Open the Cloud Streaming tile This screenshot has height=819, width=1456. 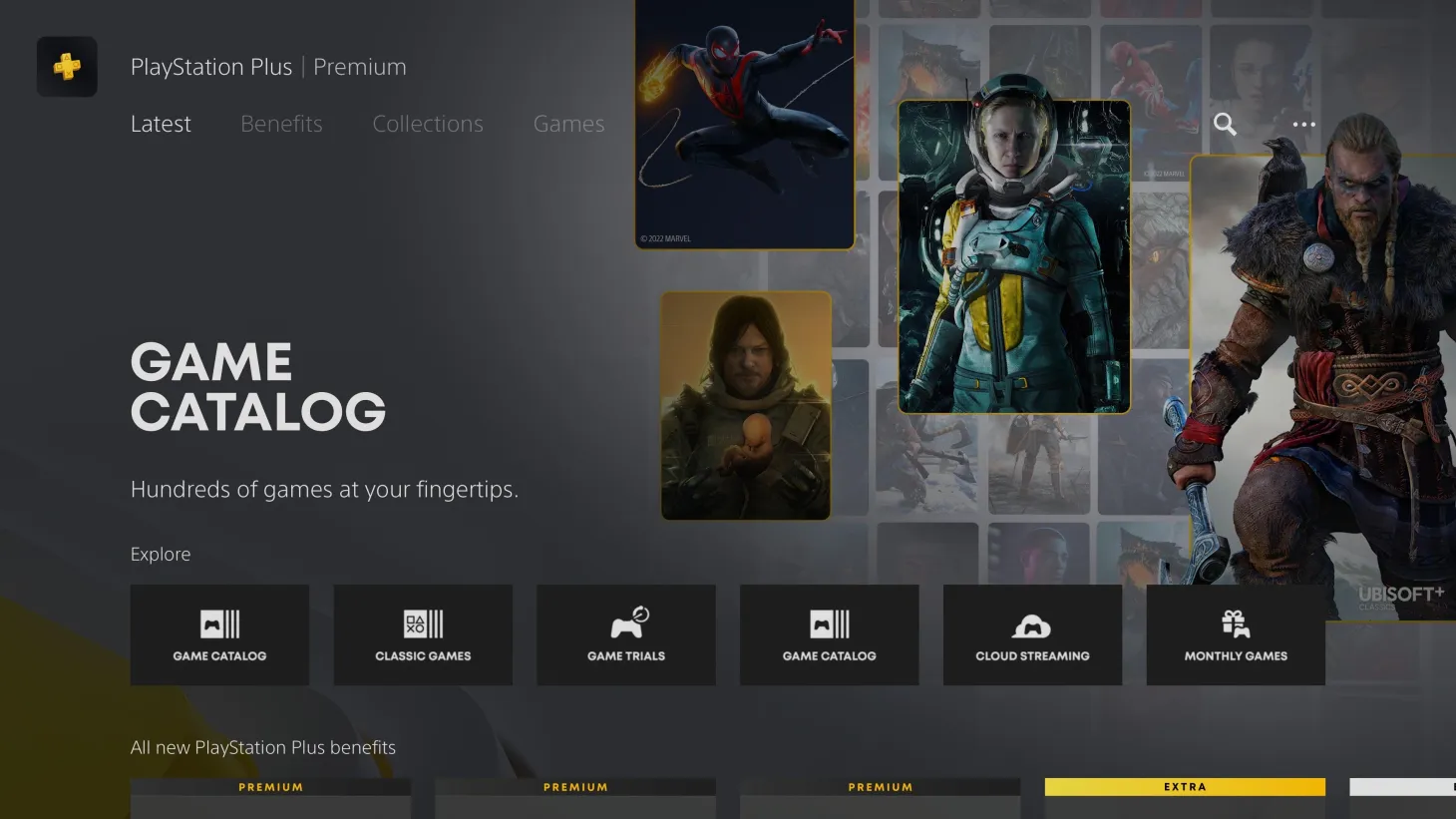click(1032, 634)
